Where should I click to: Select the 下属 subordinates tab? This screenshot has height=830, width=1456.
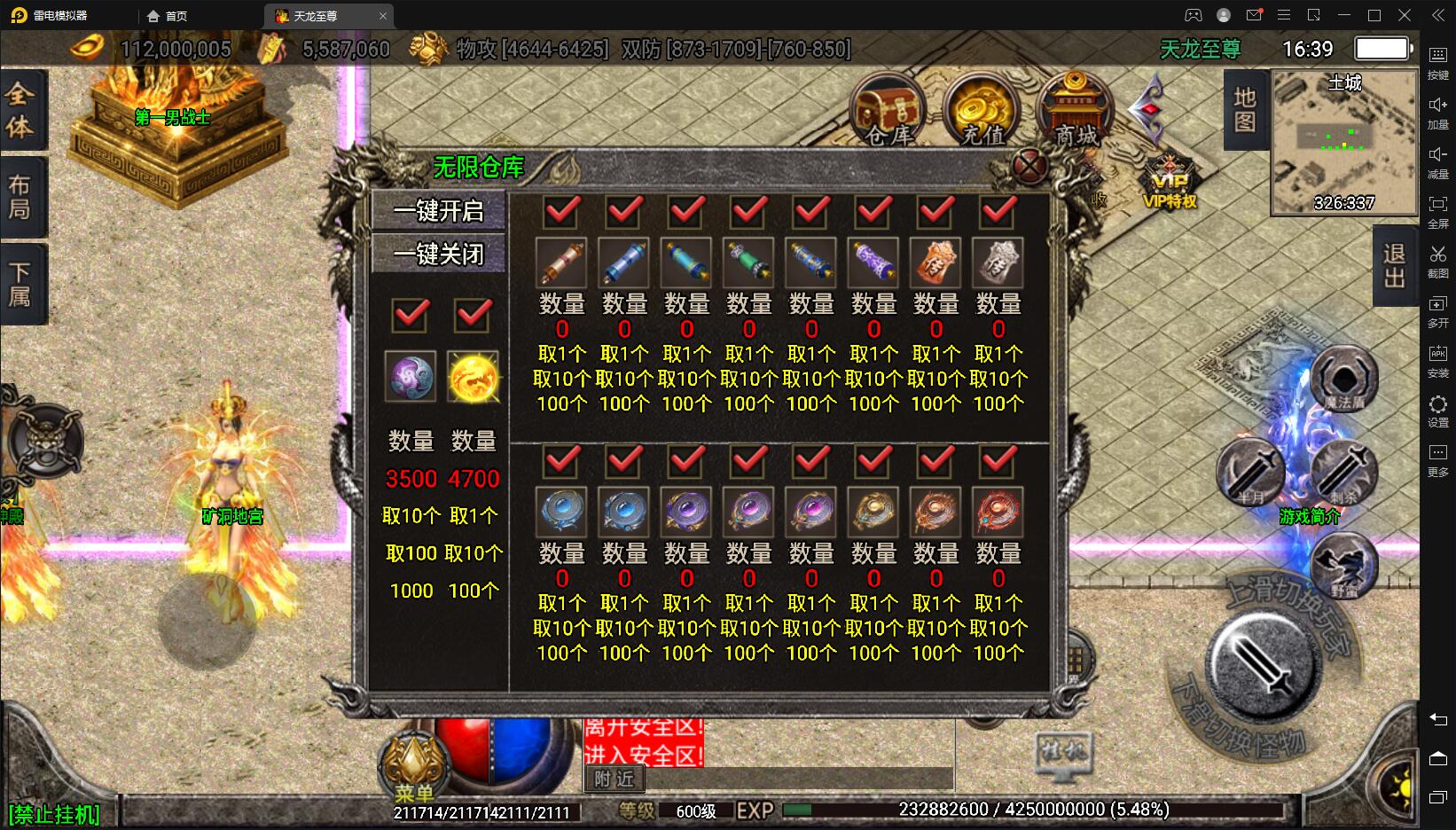(21, 284)
